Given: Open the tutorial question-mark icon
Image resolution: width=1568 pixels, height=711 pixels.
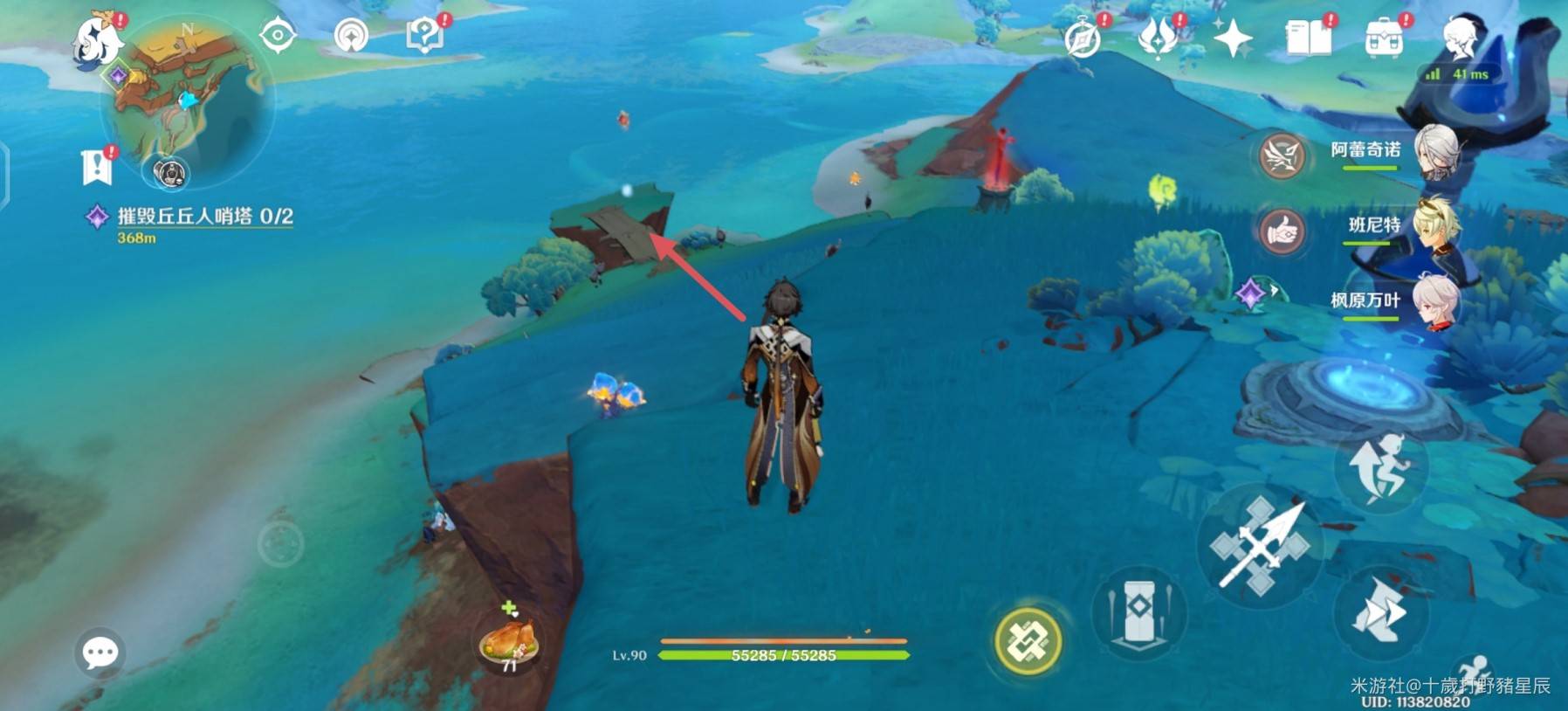Looking at the screenshot, I should click(425, 36).
